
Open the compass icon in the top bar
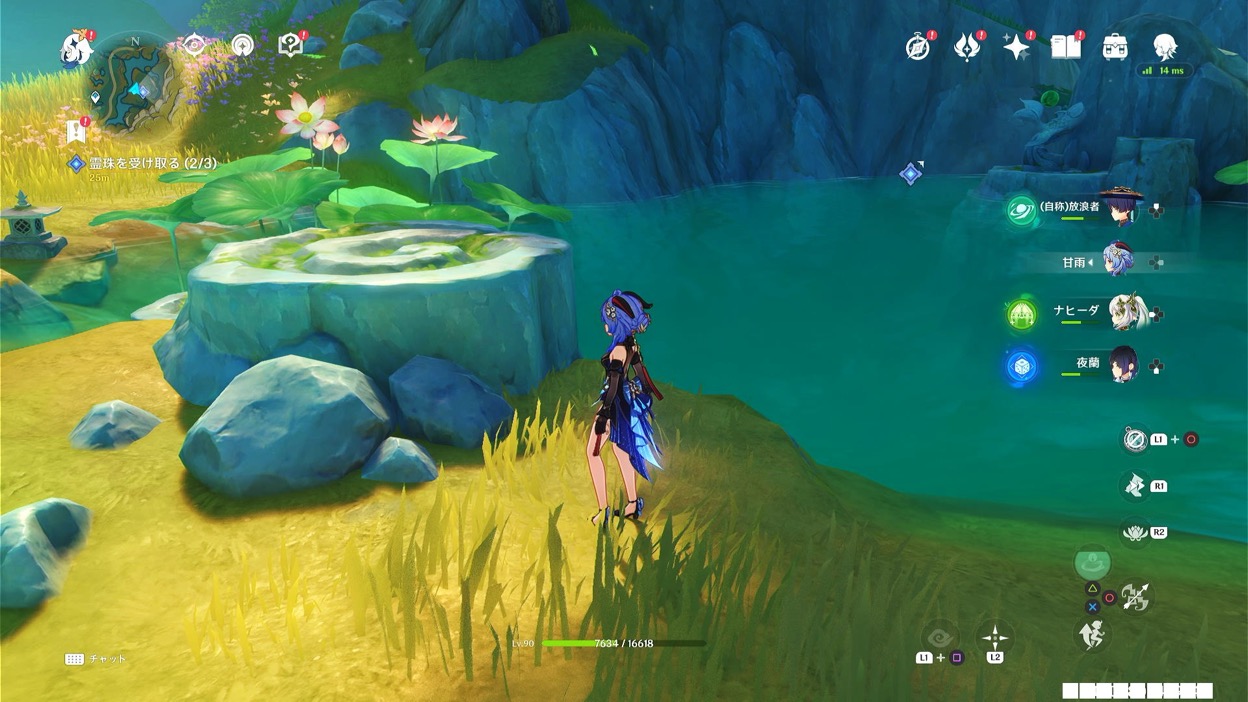point(918,47)
